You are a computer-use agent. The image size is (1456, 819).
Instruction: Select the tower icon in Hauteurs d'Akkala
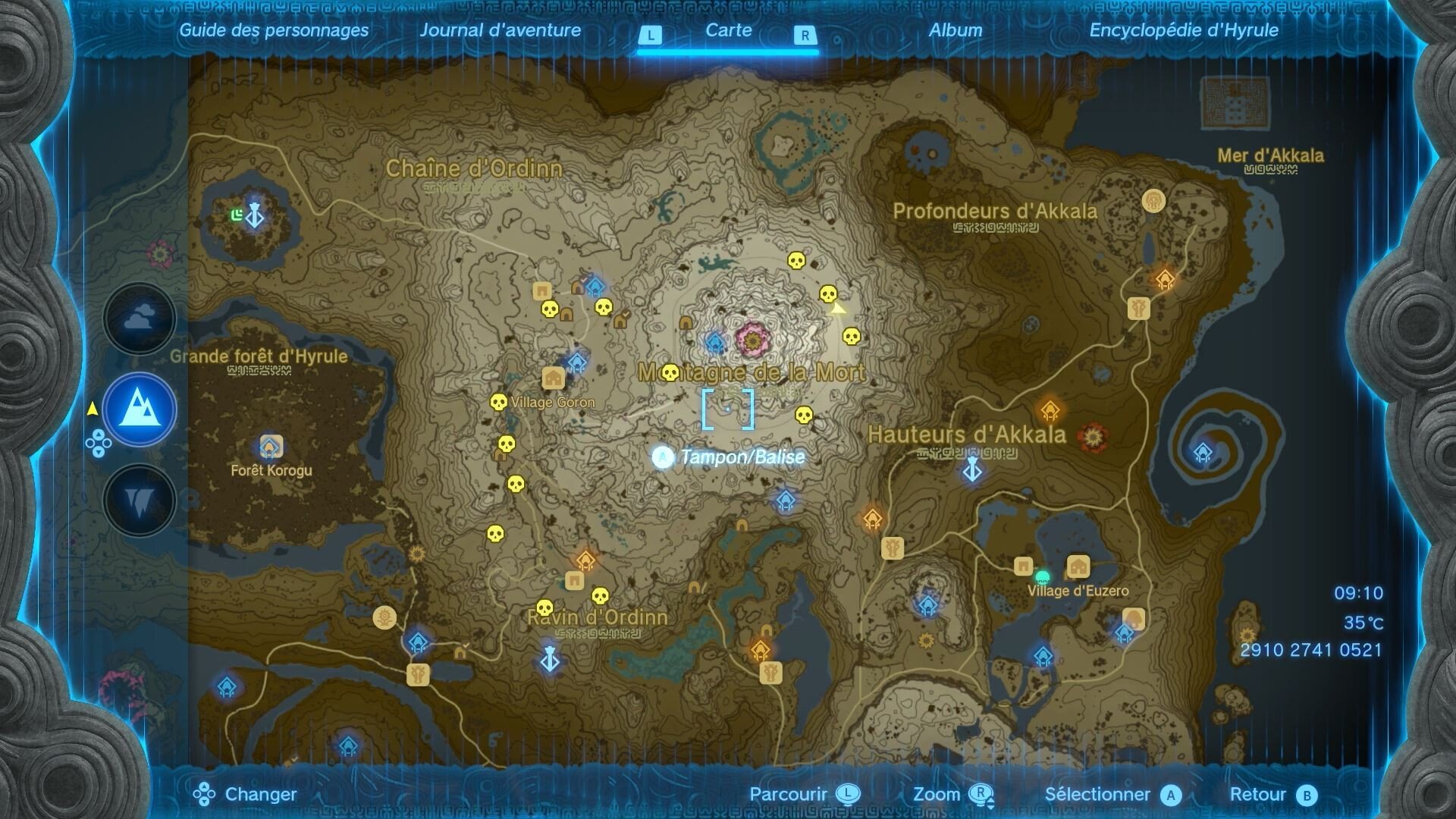click(973, 470)
